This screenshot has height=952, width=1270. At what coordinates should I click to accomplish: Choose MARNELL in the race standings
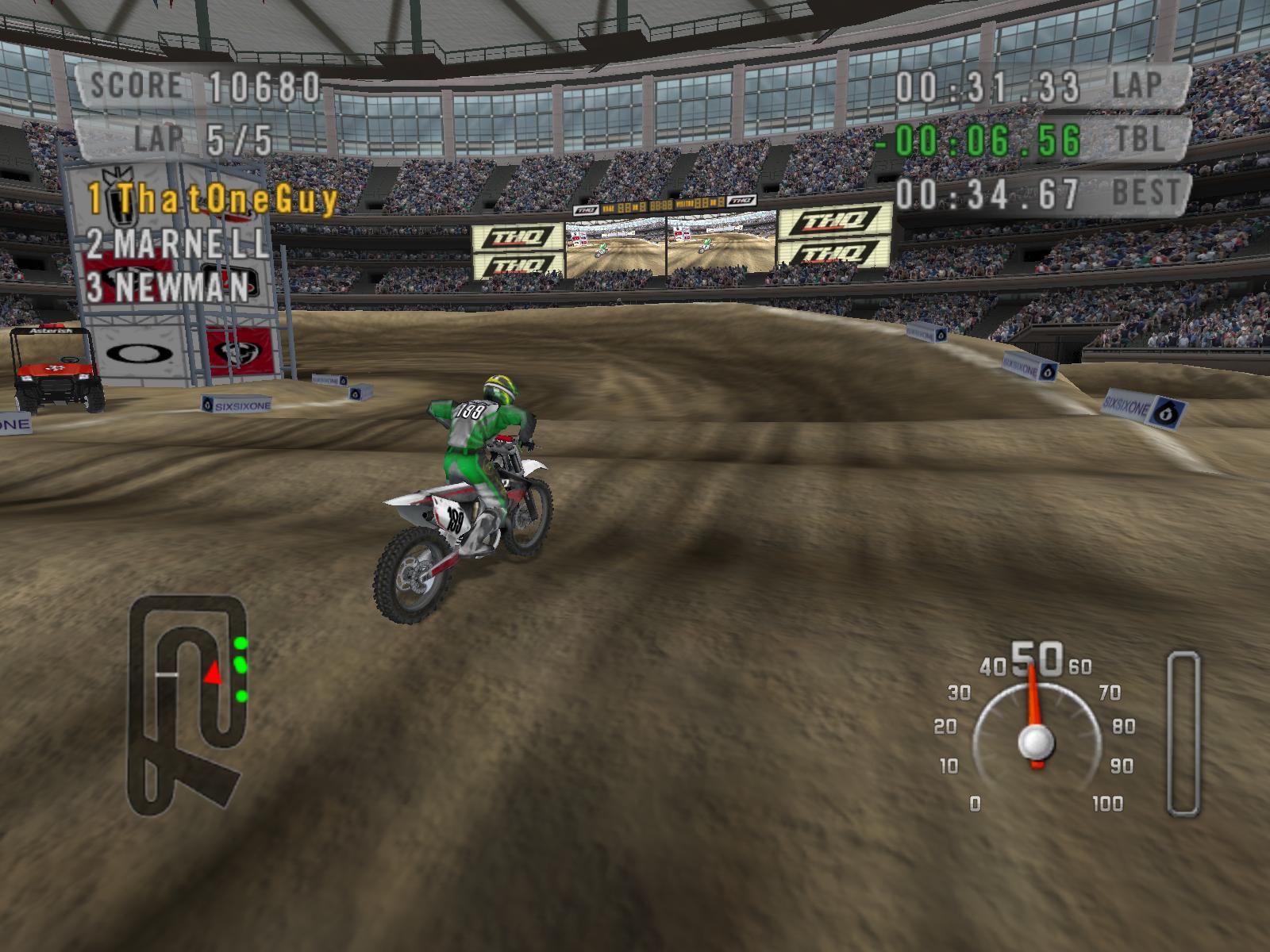coord(178,244)
